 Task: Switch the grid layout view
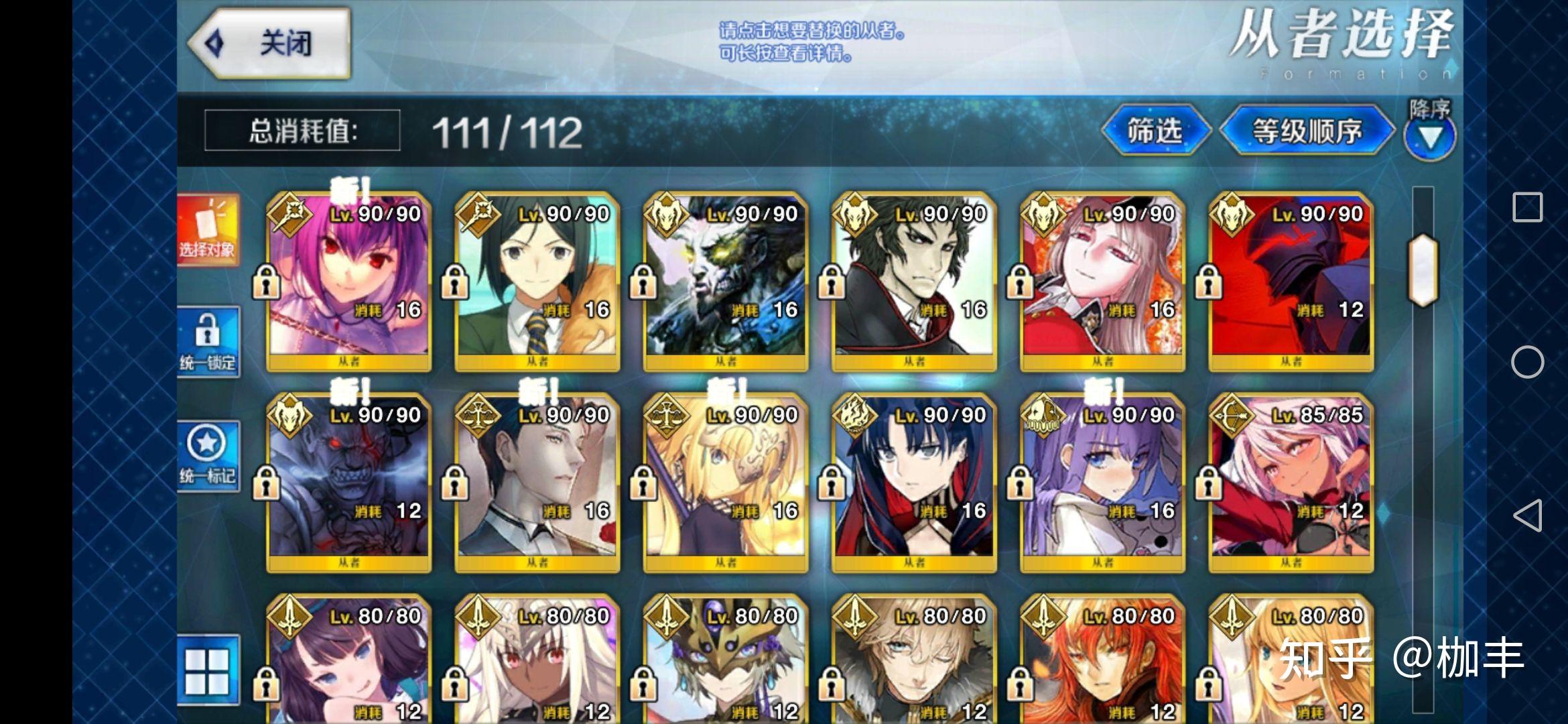(208, 670)
